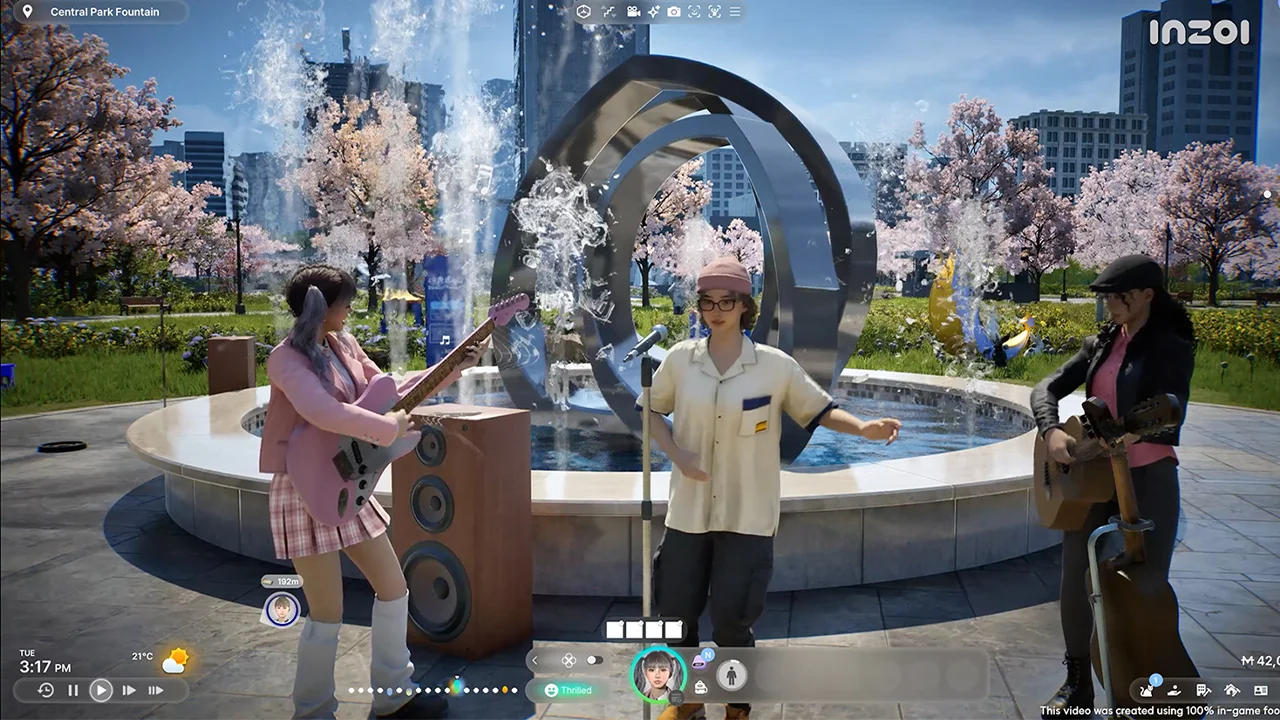Open the backpack inventory icon
Screen dimensions: 1280x720
pos(699,688)
